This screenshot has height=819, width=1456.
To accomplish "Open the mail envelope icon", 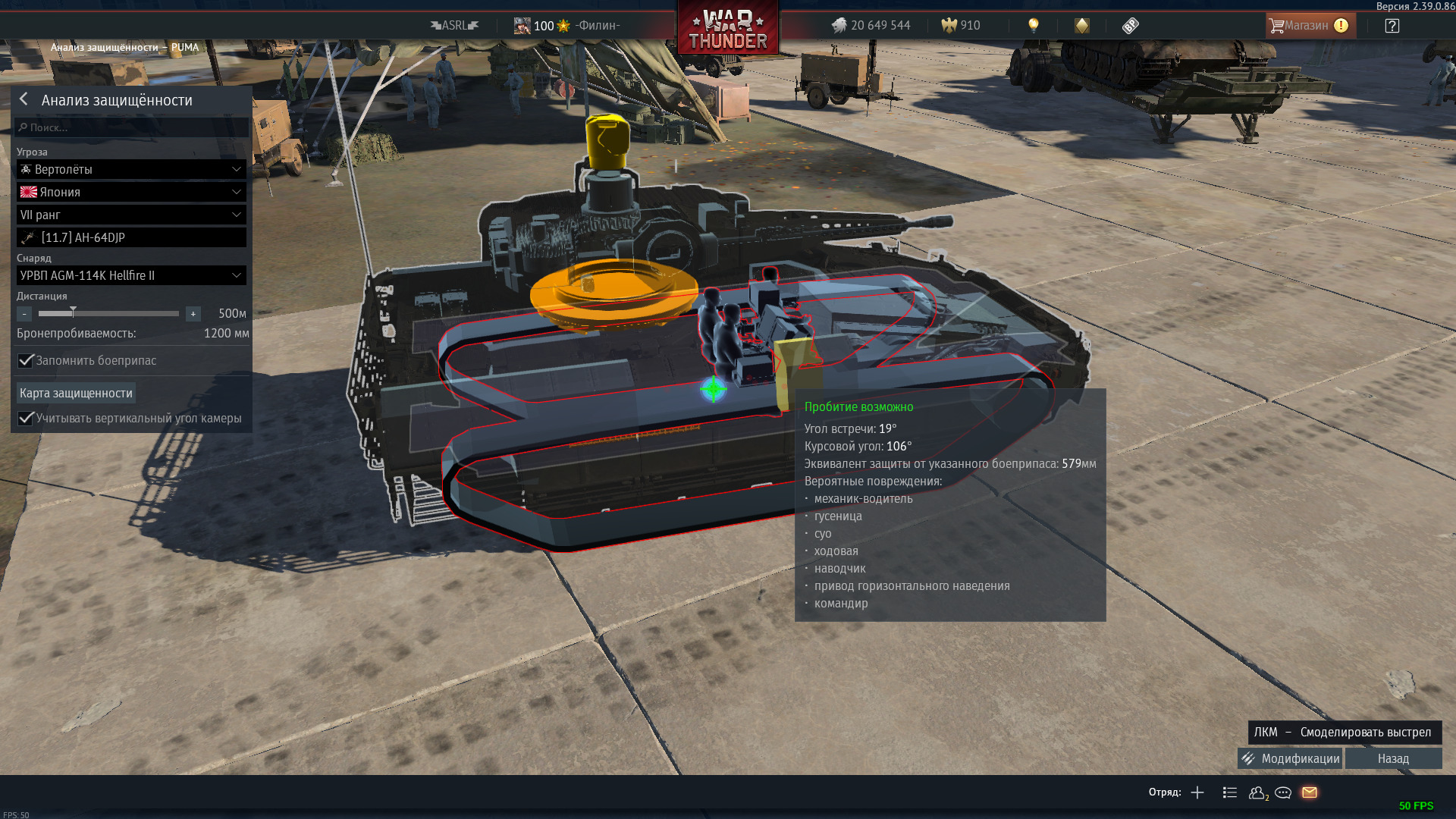I will (x=1310, y=792).
